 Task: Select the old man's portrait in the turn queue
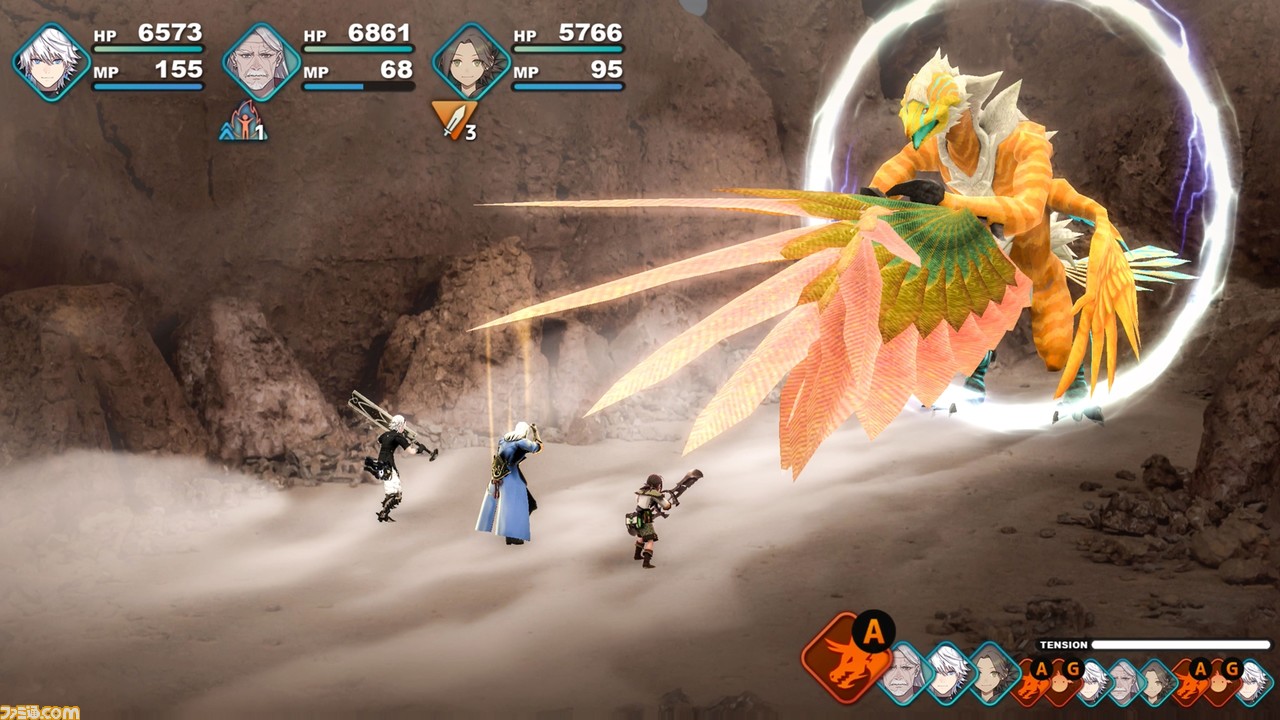pos(901,676)
